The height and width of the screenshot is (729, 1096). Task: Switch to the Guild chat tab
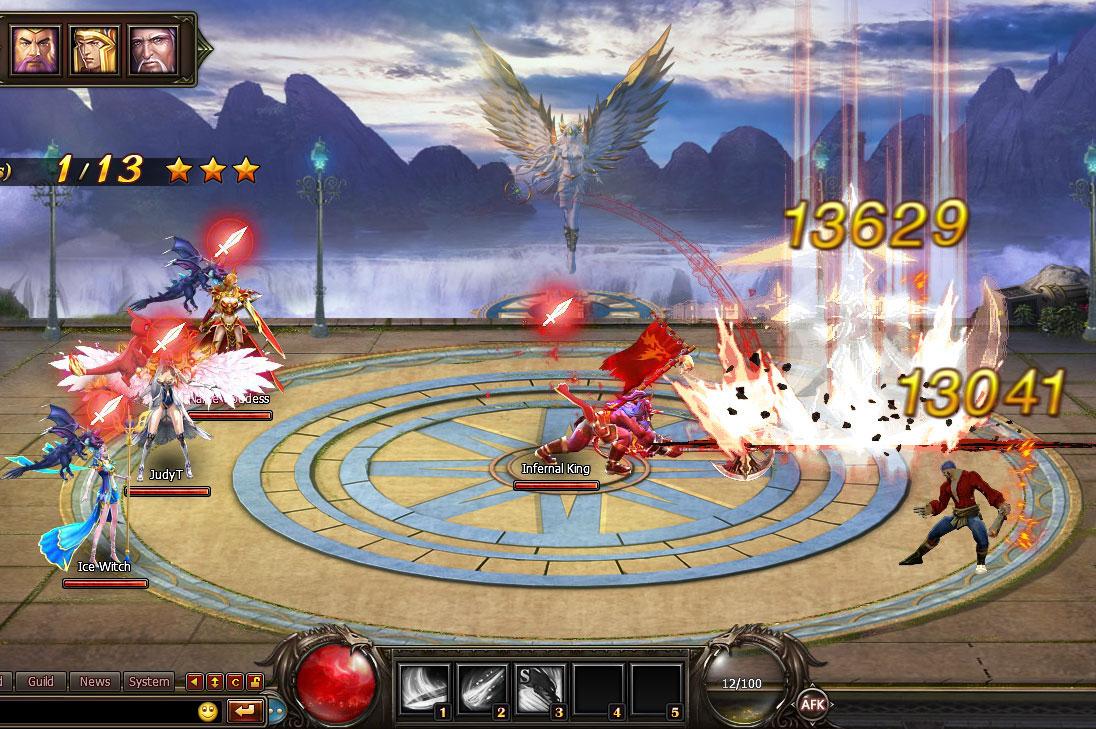[x=41, y=682]
